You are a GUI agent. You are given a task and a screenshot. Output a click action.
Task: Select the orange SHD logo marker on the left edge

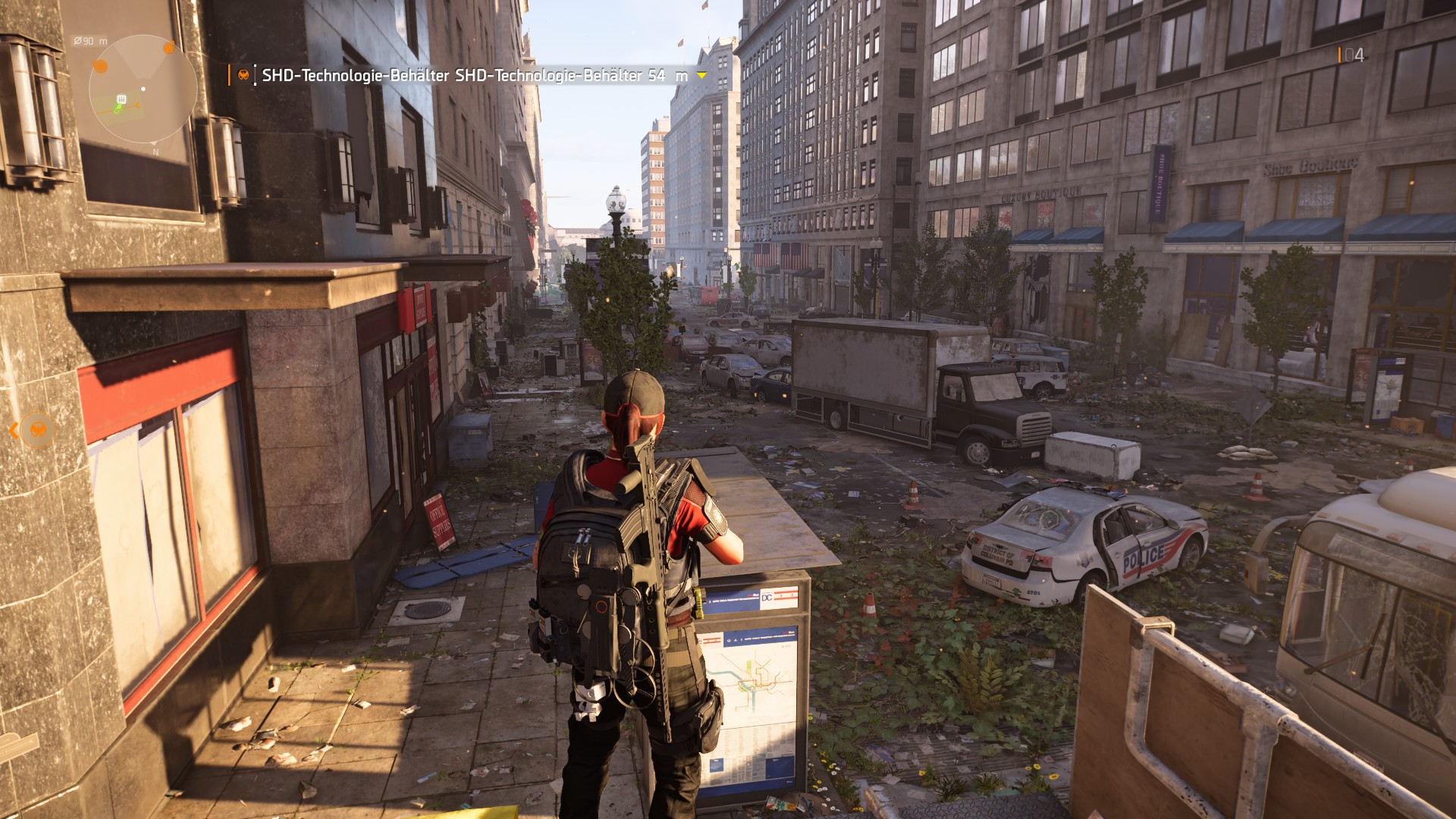coord(38,428)
